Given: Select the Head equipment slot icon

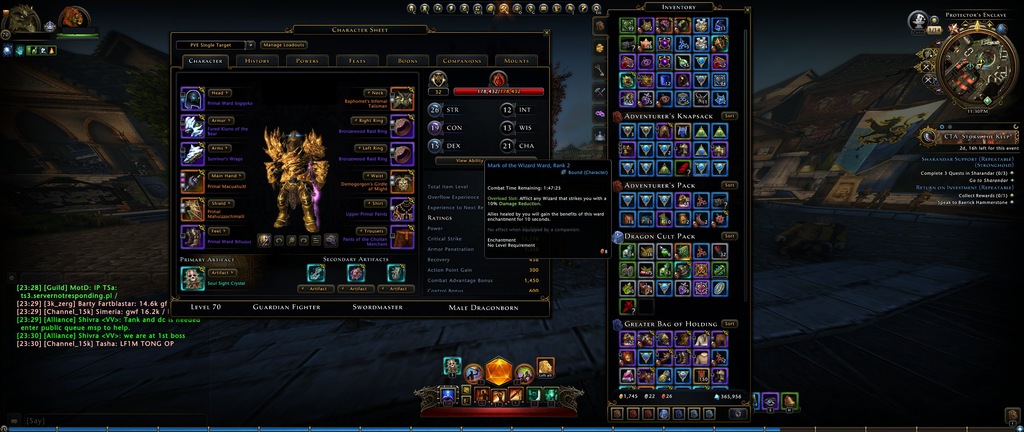Looking at the screenshot, I should click(x=192, y=99).
